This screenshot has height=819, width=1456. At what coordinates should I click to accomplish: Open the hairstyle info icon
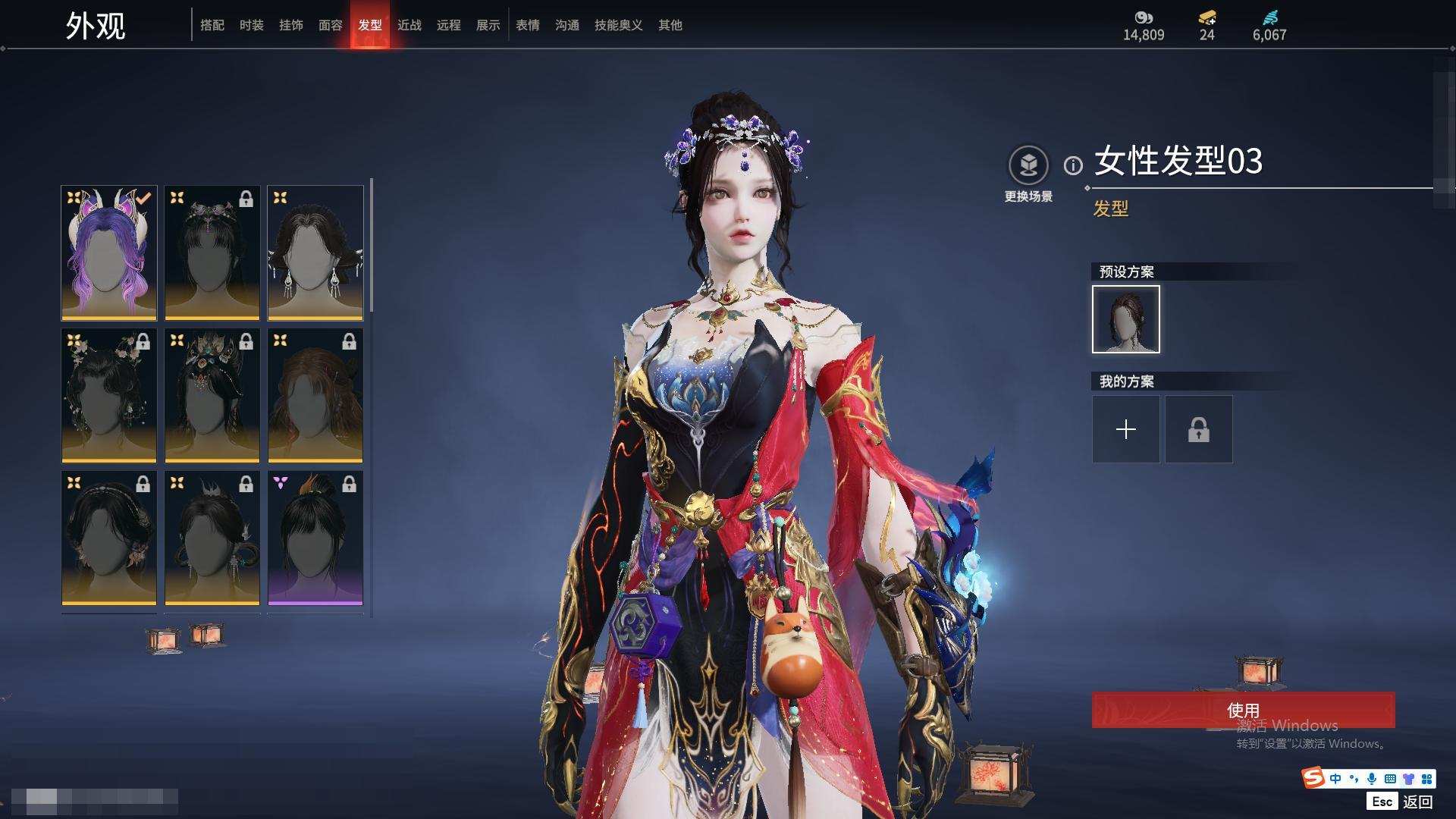point(1073,165)
